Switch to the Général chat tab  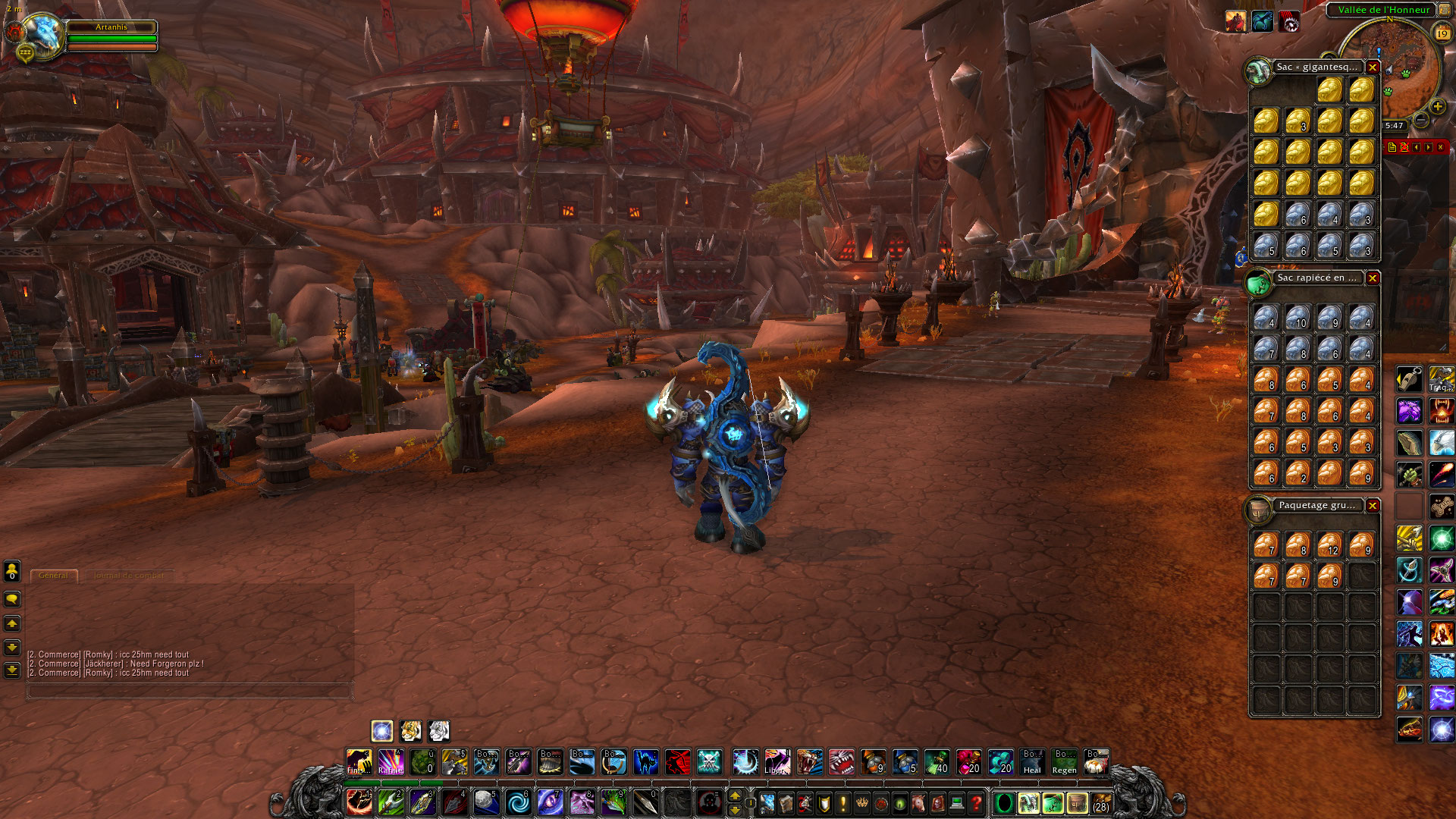(54, 576)
